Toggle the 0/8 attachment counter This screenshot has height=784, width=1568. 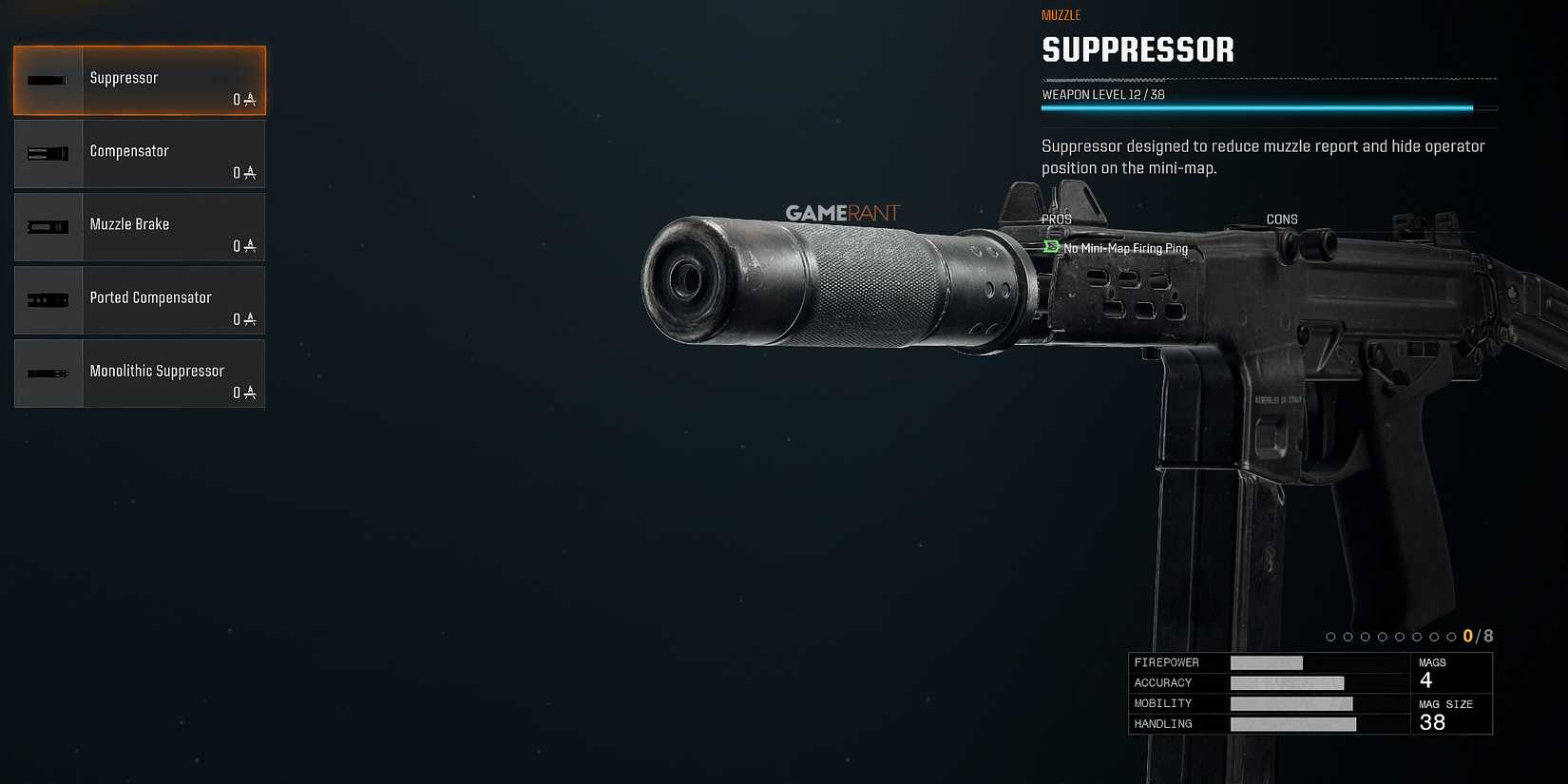[x=1475, y=635]
